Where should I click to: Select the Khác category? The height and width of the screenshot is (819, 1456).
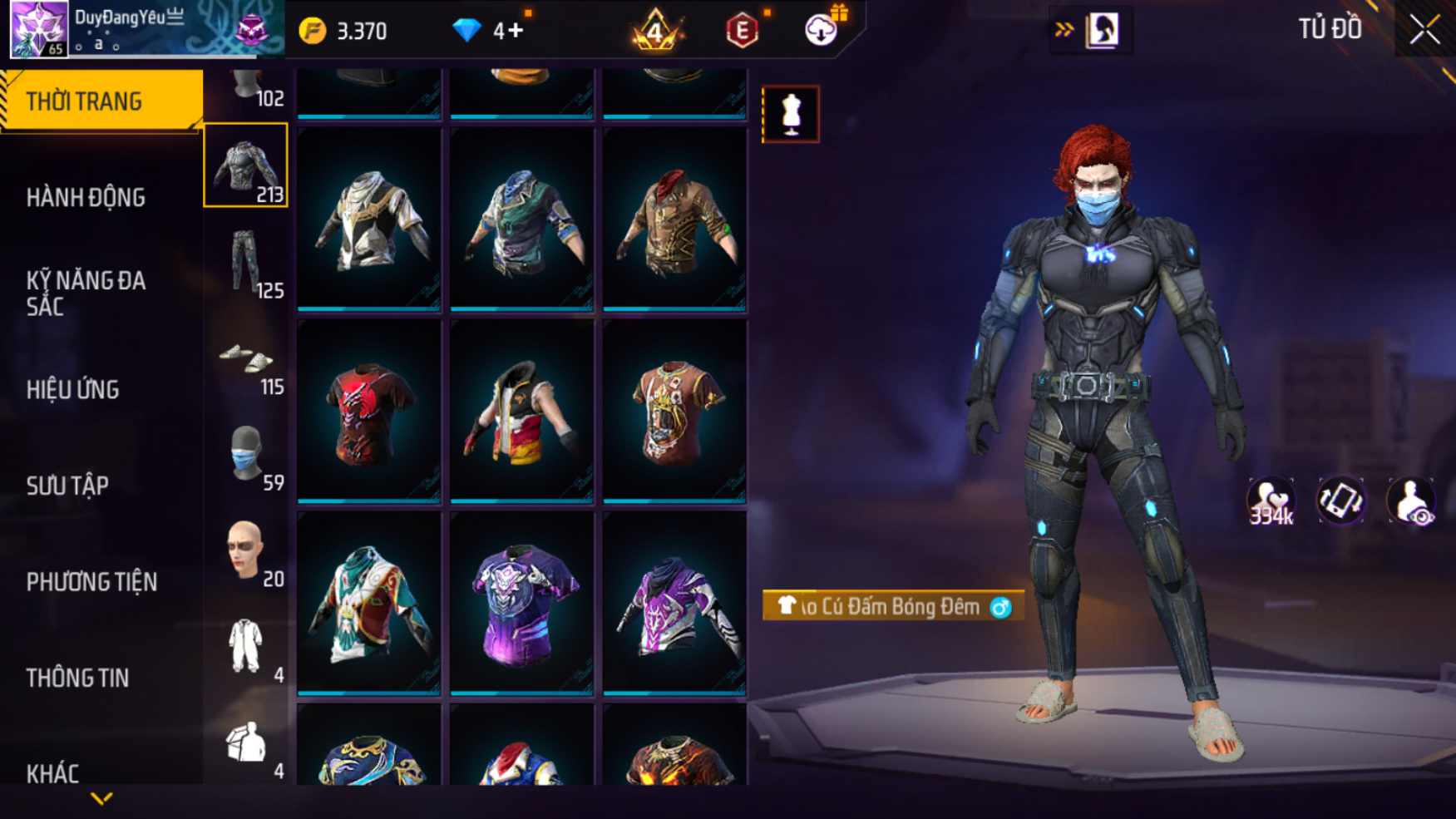pyautogui.click(x=52, y=774)
